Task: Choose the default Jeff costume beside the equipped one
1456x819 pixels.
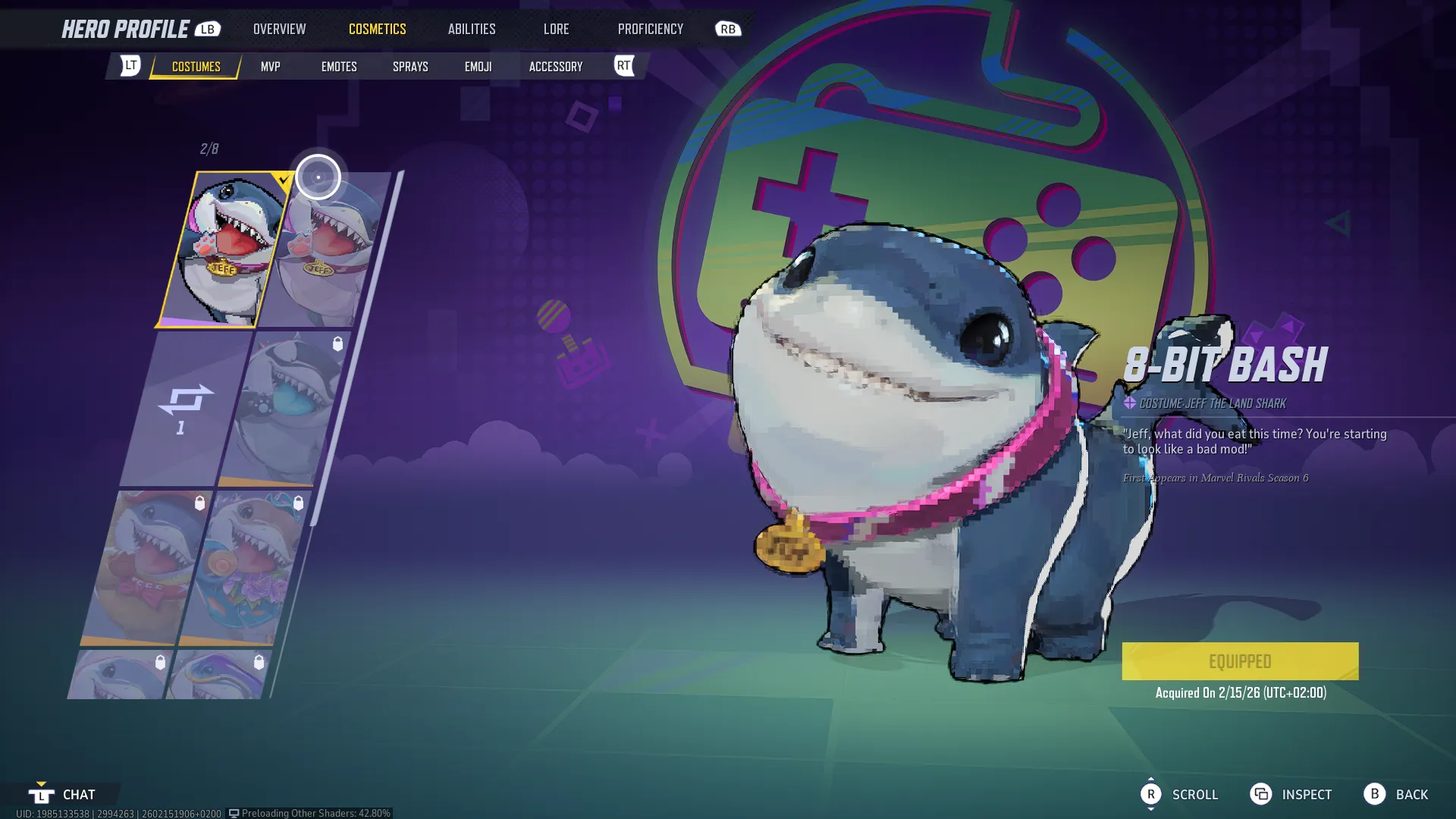Action: point(326,250)
